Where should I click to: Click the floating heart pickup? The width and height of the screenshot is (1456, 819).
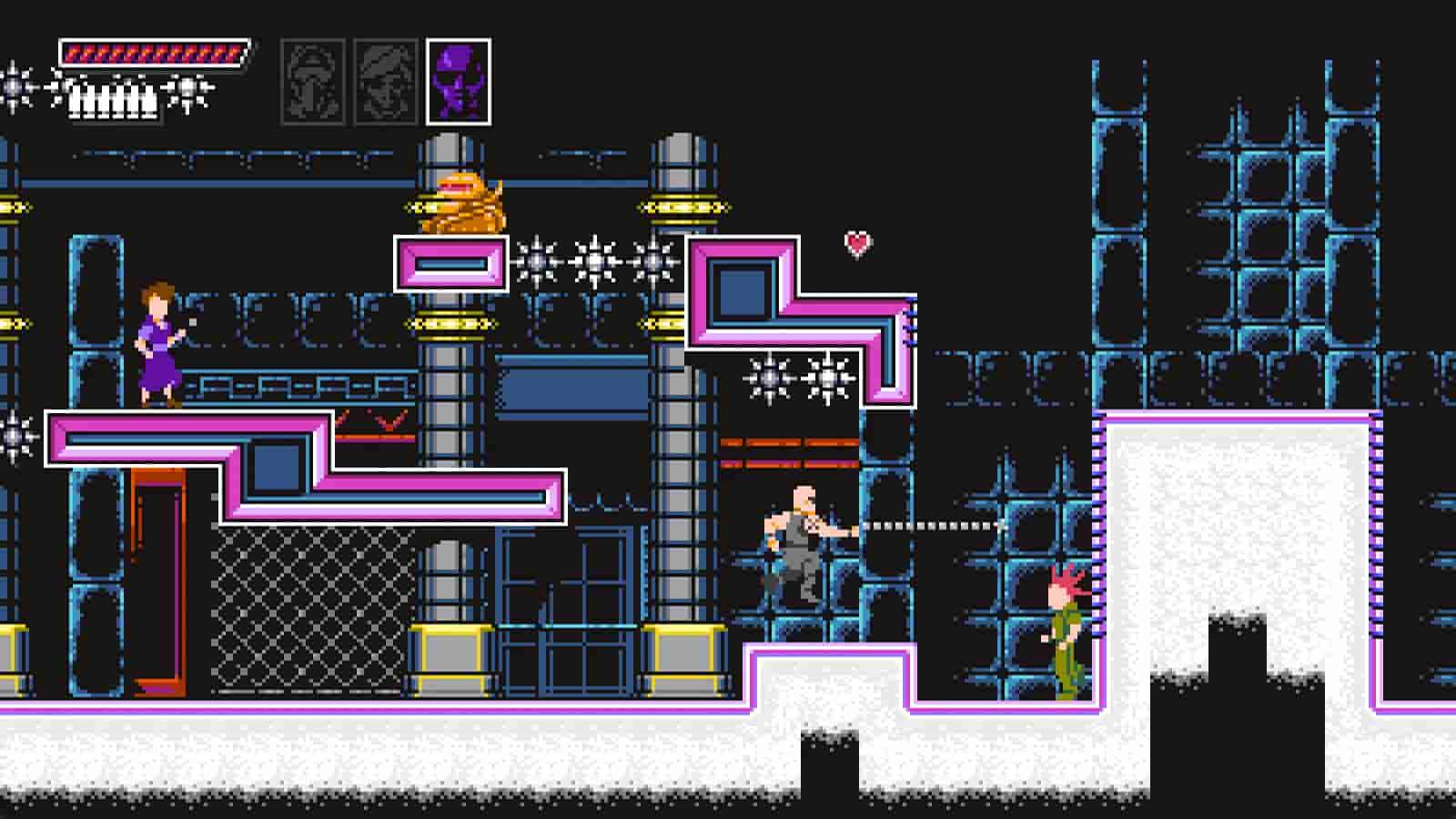pyautogui.click(x=856, y=244)
